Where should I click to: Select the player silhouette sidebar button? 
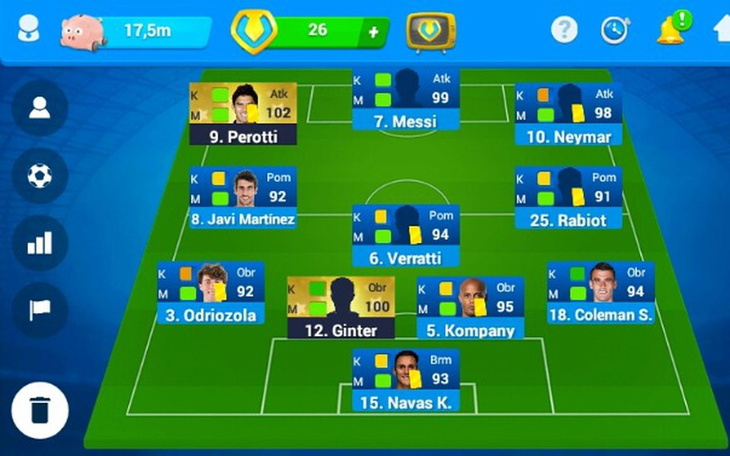(x=40, y=108)
